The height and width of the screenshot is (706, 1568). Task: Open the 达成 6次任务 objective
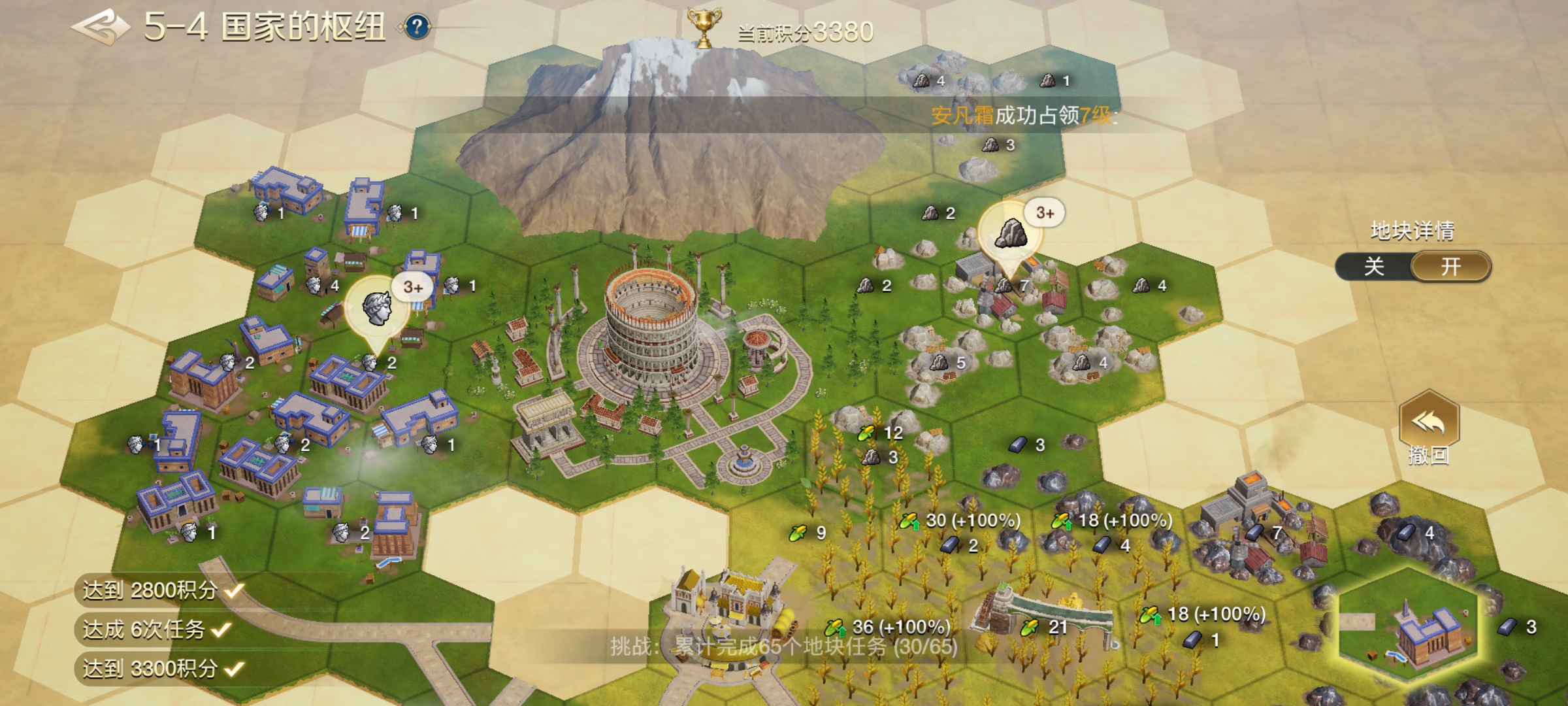tap(155, 630)
